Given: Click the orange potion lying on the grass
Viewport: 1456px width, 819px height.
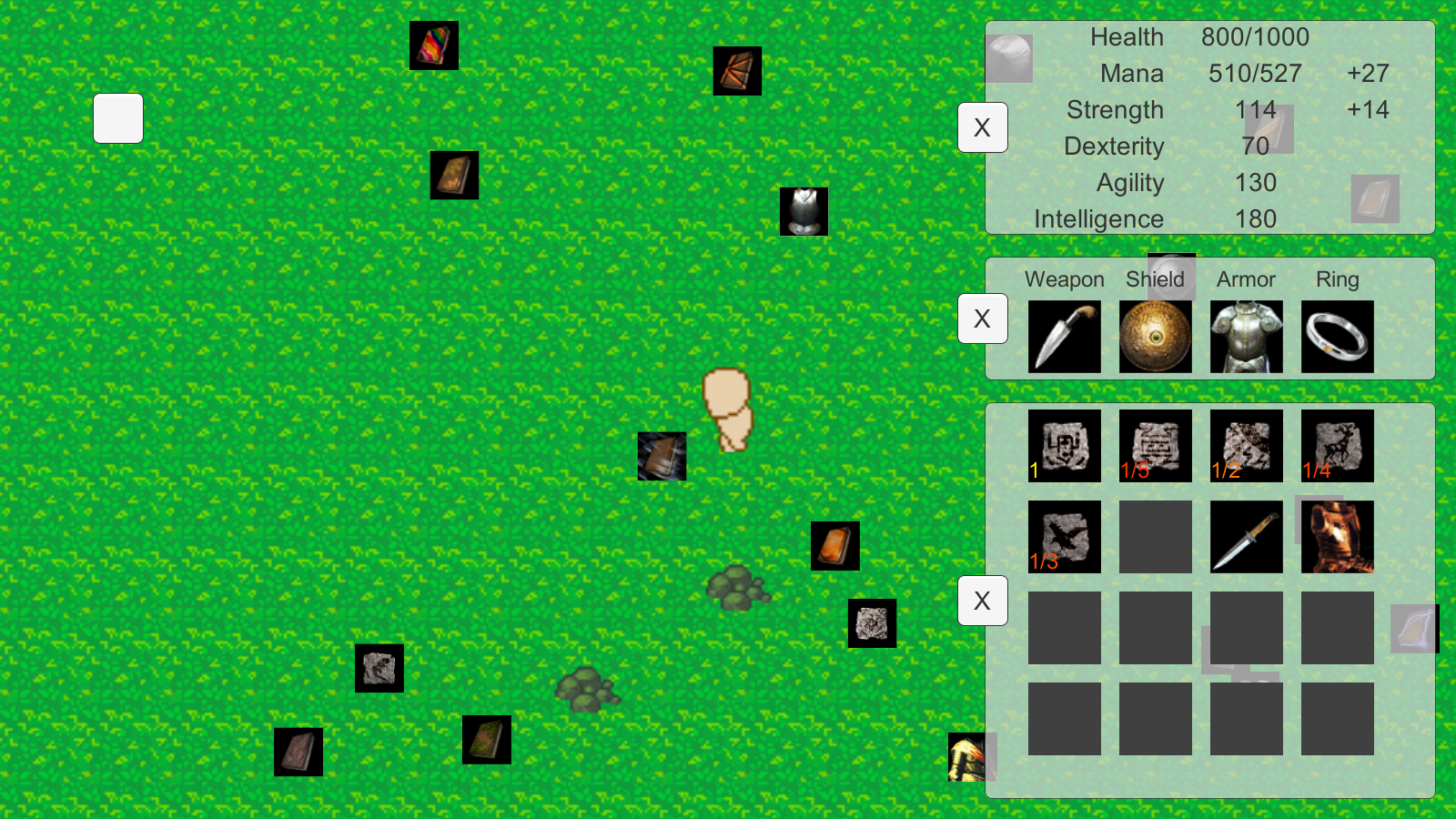Looking at the screenshot, I should (835, 545).
